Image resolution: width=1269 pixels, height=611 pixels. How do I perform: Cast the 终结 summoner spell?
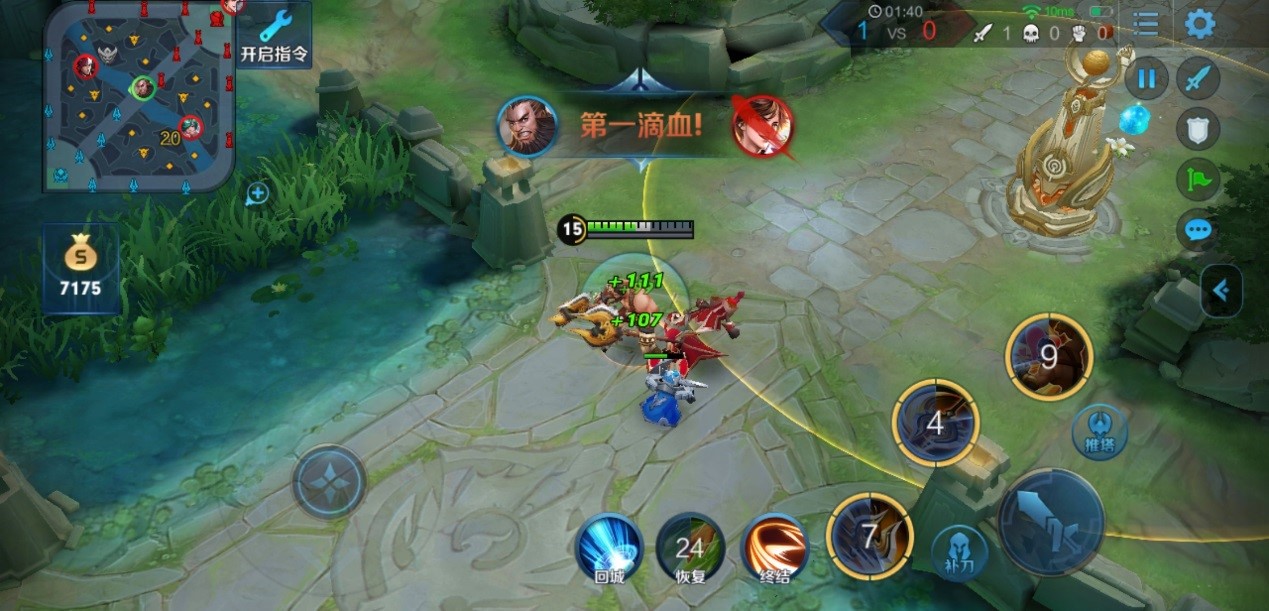(x=774, y=547)
